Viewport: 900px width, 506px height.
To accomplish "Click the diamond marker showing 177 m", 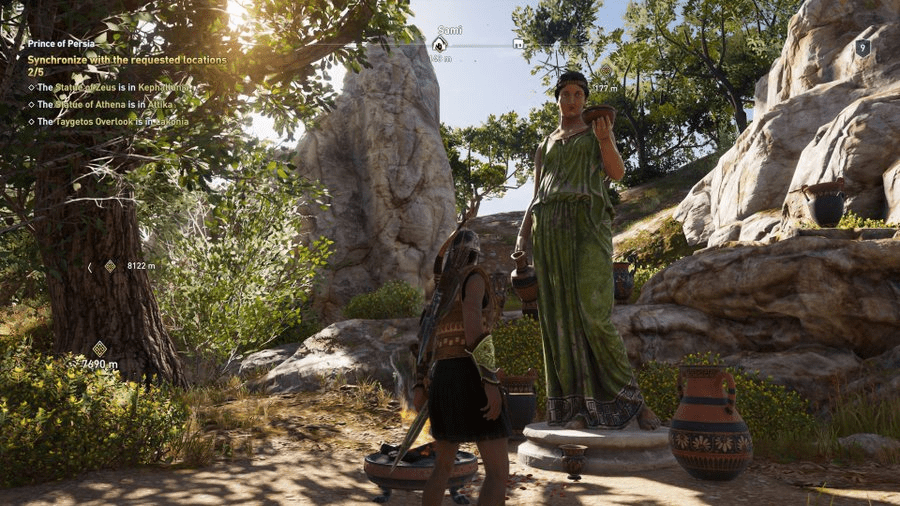I will (x=604, y=71).
